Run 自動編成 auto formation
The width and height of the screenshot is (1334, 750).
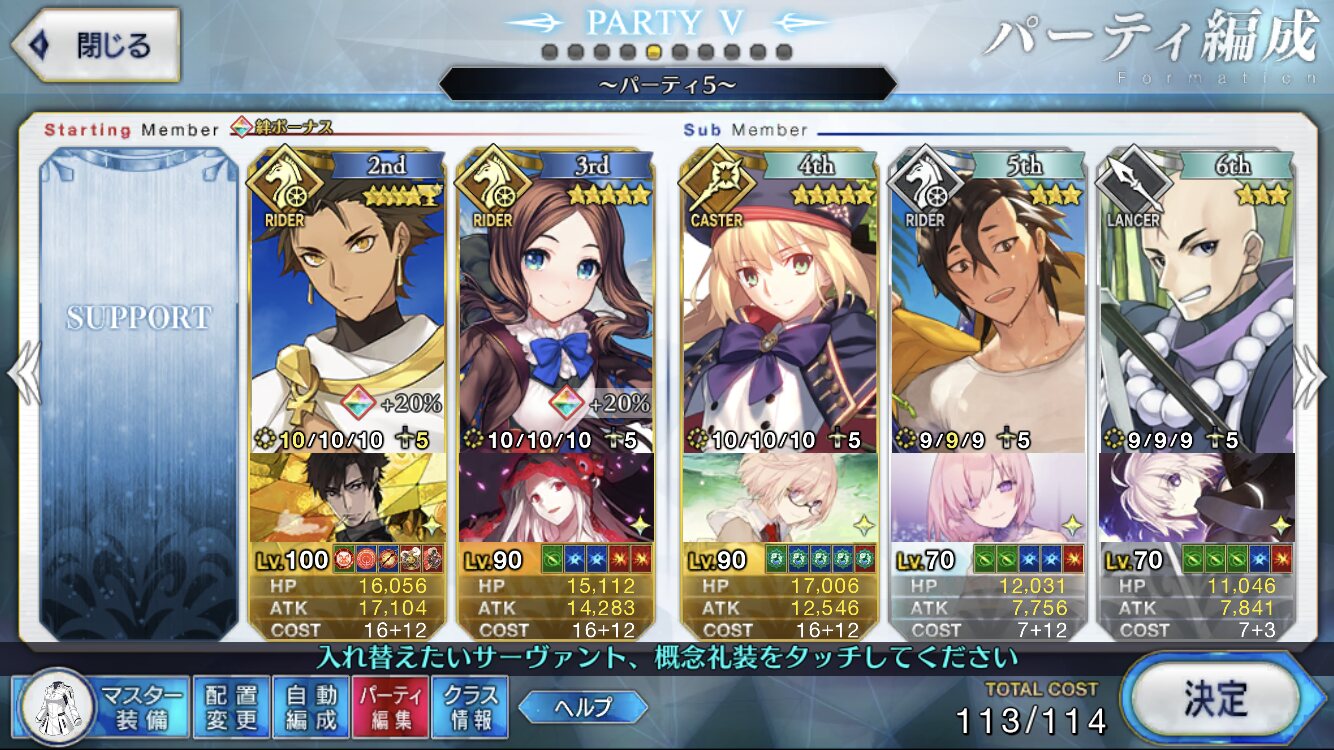coord(311,706)
